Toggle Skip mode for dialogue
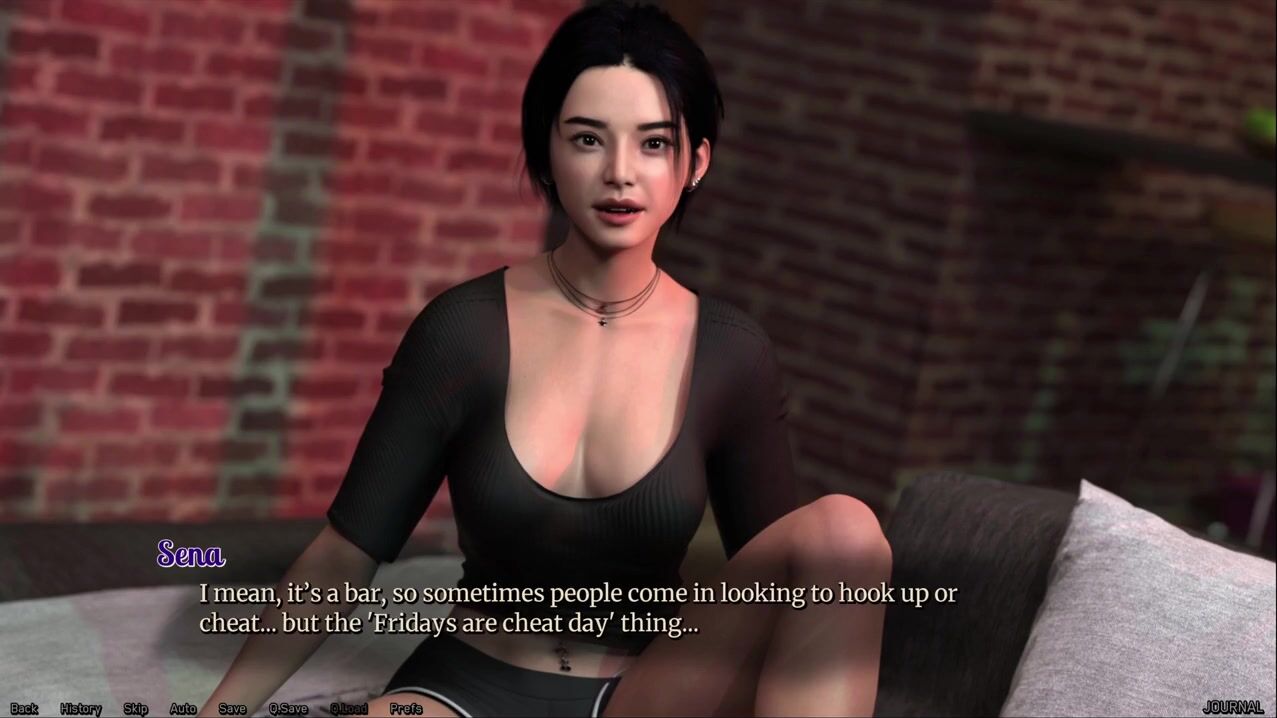This screenshot has height=718, width=1277. [x=136, y=708]
